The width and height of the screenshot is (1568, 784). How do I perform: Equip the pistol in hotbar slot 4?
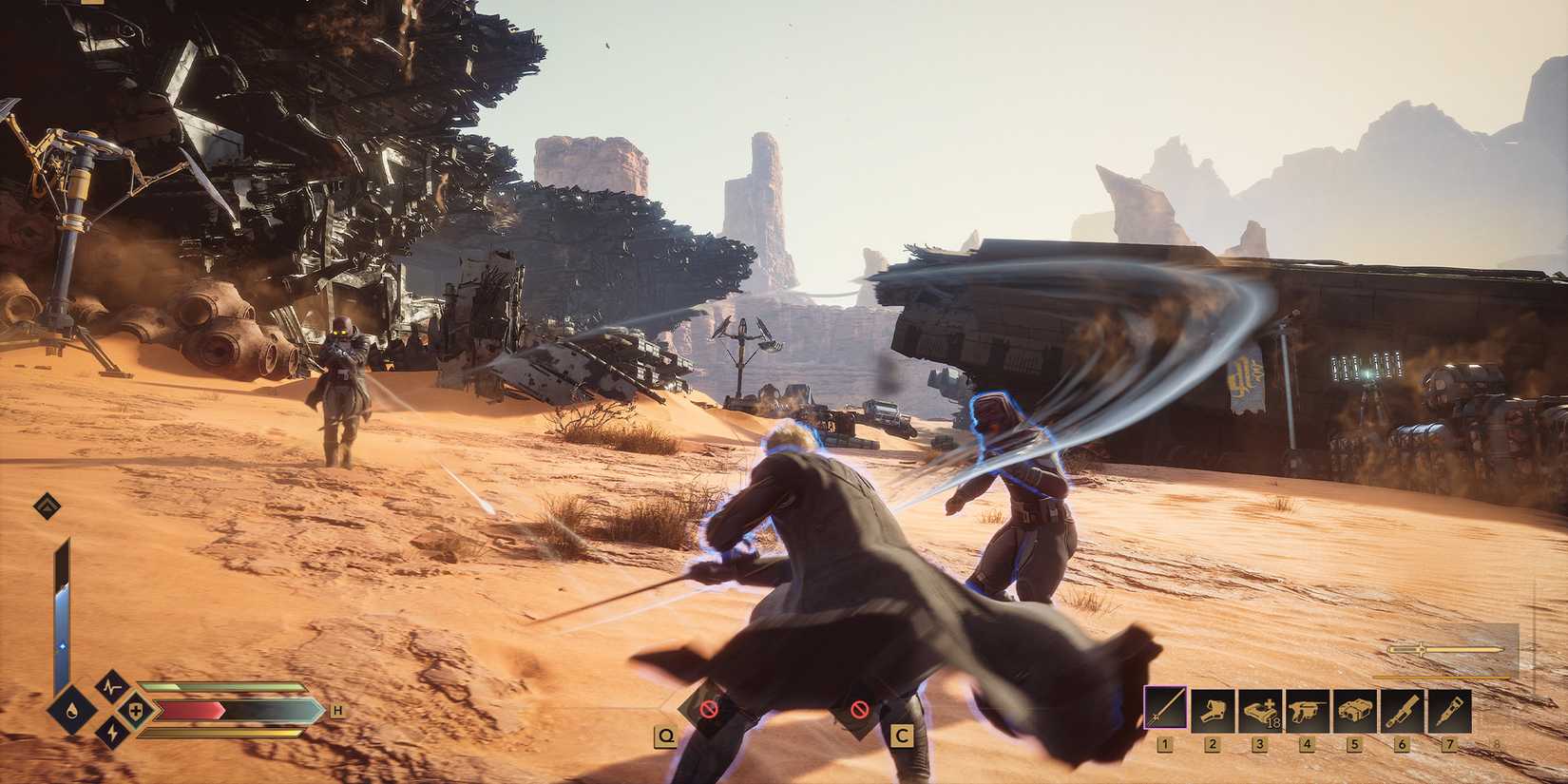coord(1308,708)
